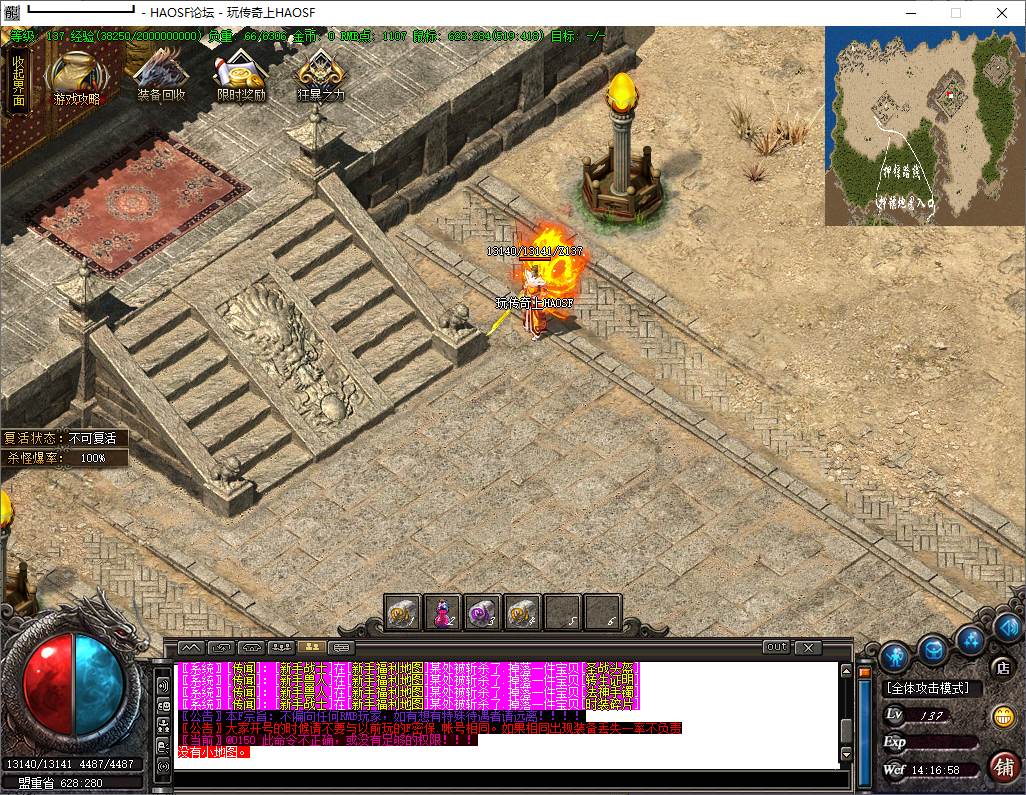Screen dimensions: 1026x795
Task: Open the smiley face emote button
Action: [x=1001, y=716]
